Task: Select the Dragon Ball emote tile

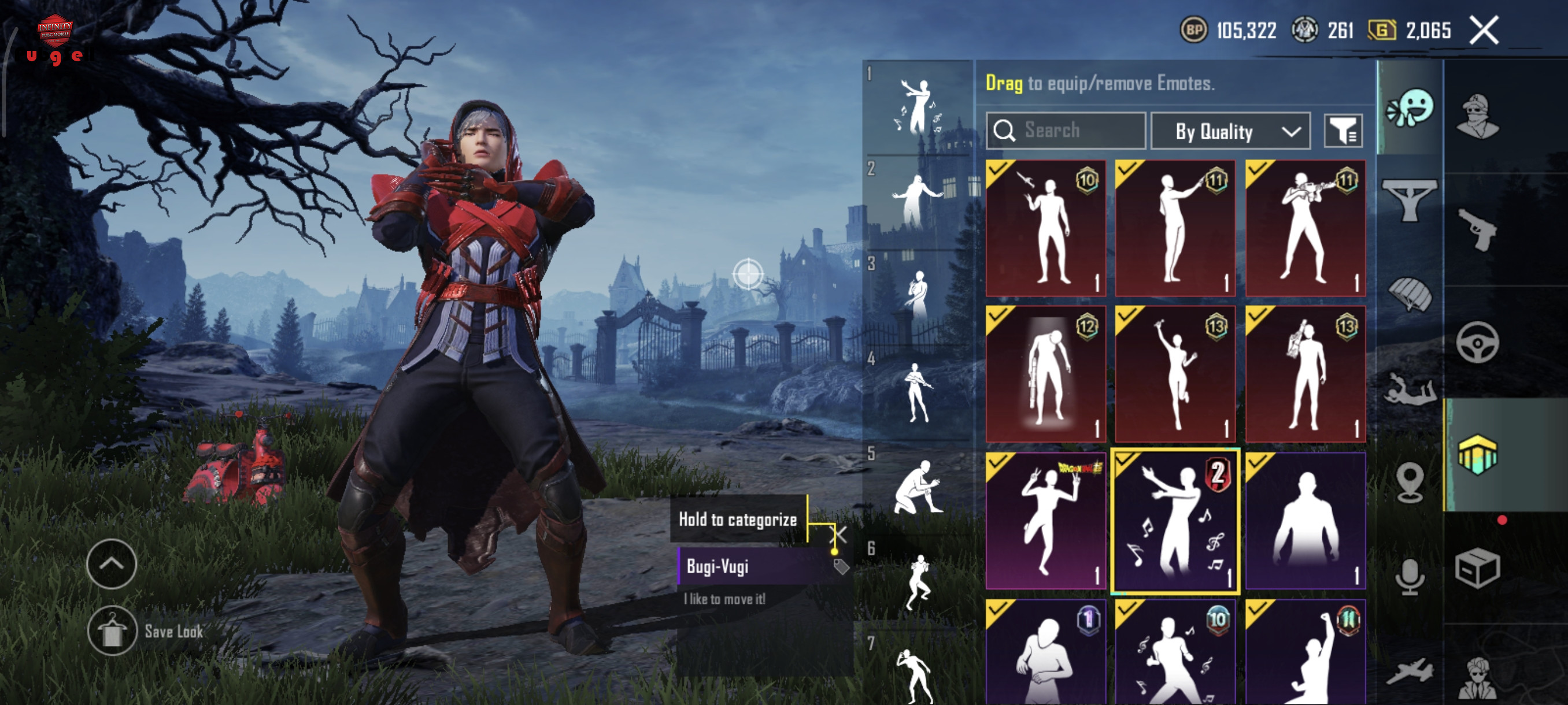Action: tap(1045, 521)
